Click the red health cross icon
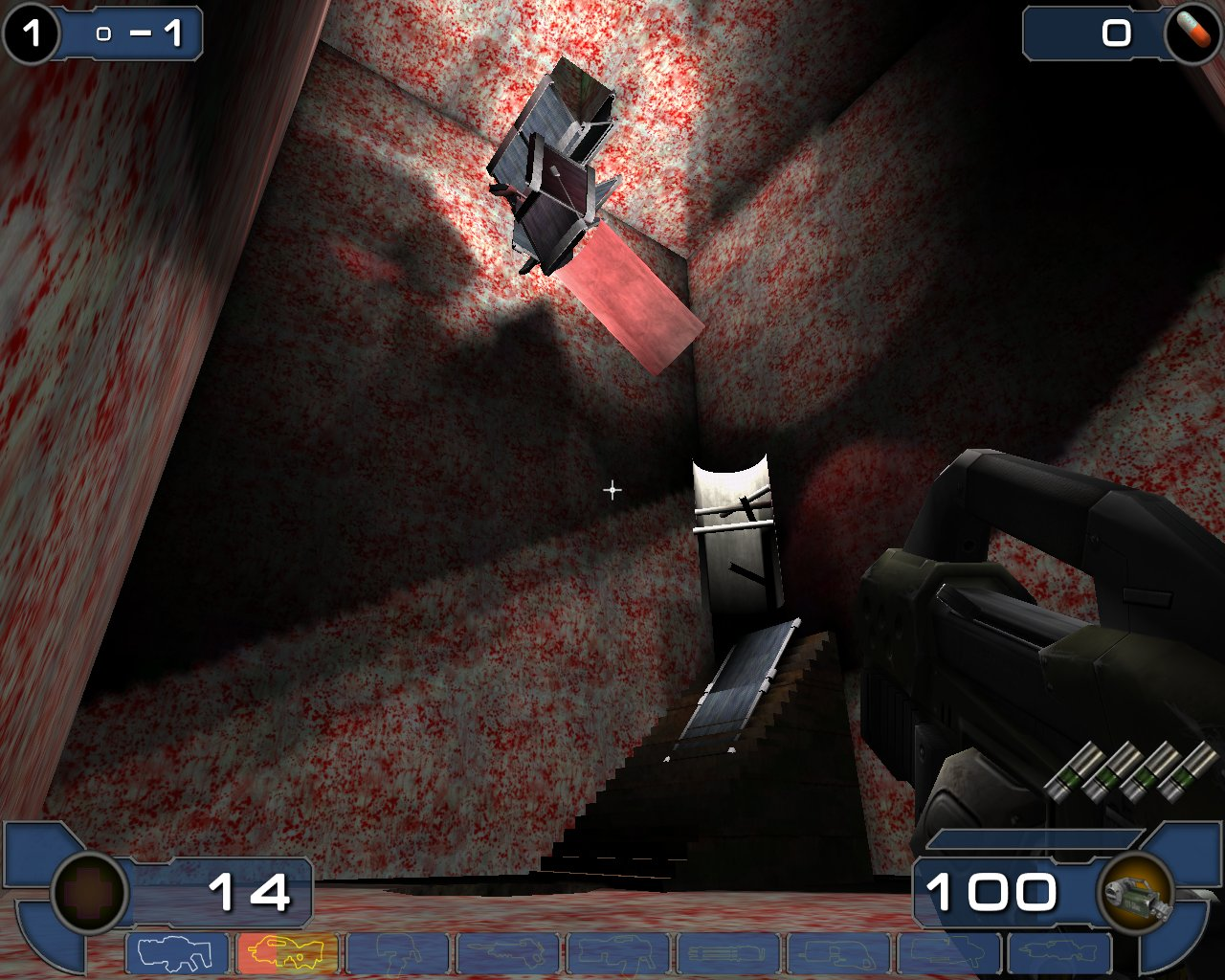The image size is (1225, 980). click(89, 893)
